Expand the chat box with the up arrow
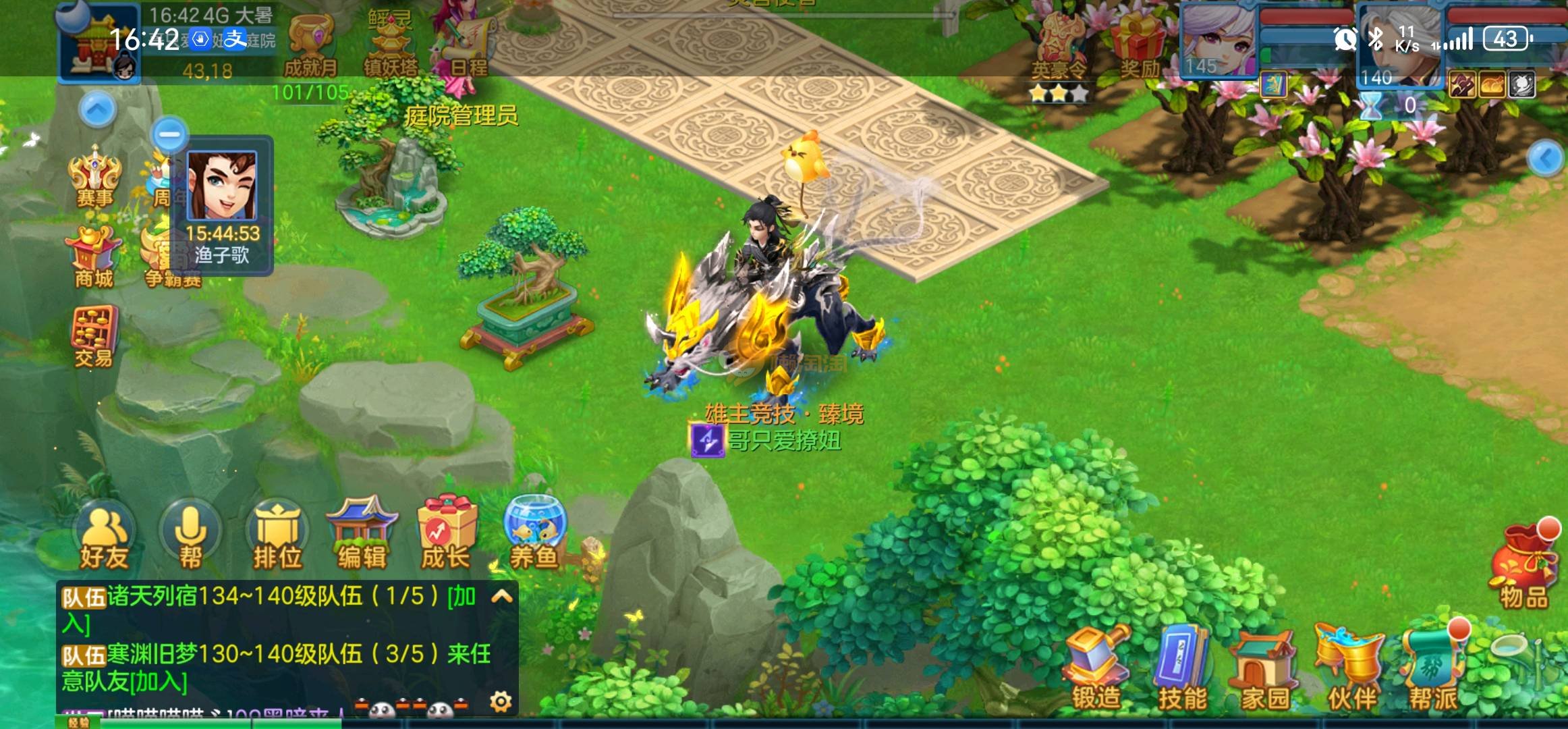Screen dimensions: 1568x729 click(x=503, y=597)
